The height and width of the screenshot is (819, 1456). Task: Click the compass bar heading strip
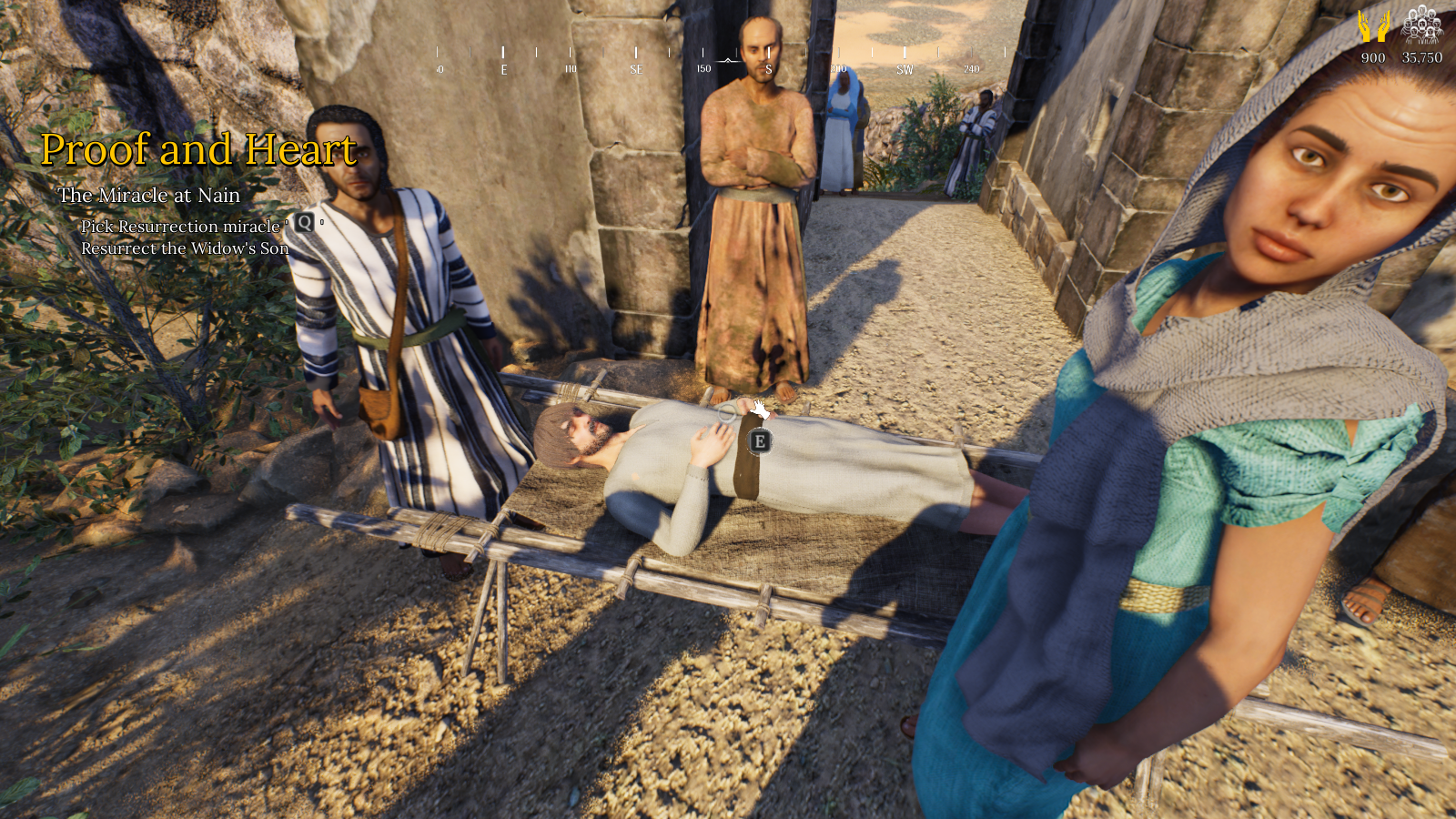(721, 60)
